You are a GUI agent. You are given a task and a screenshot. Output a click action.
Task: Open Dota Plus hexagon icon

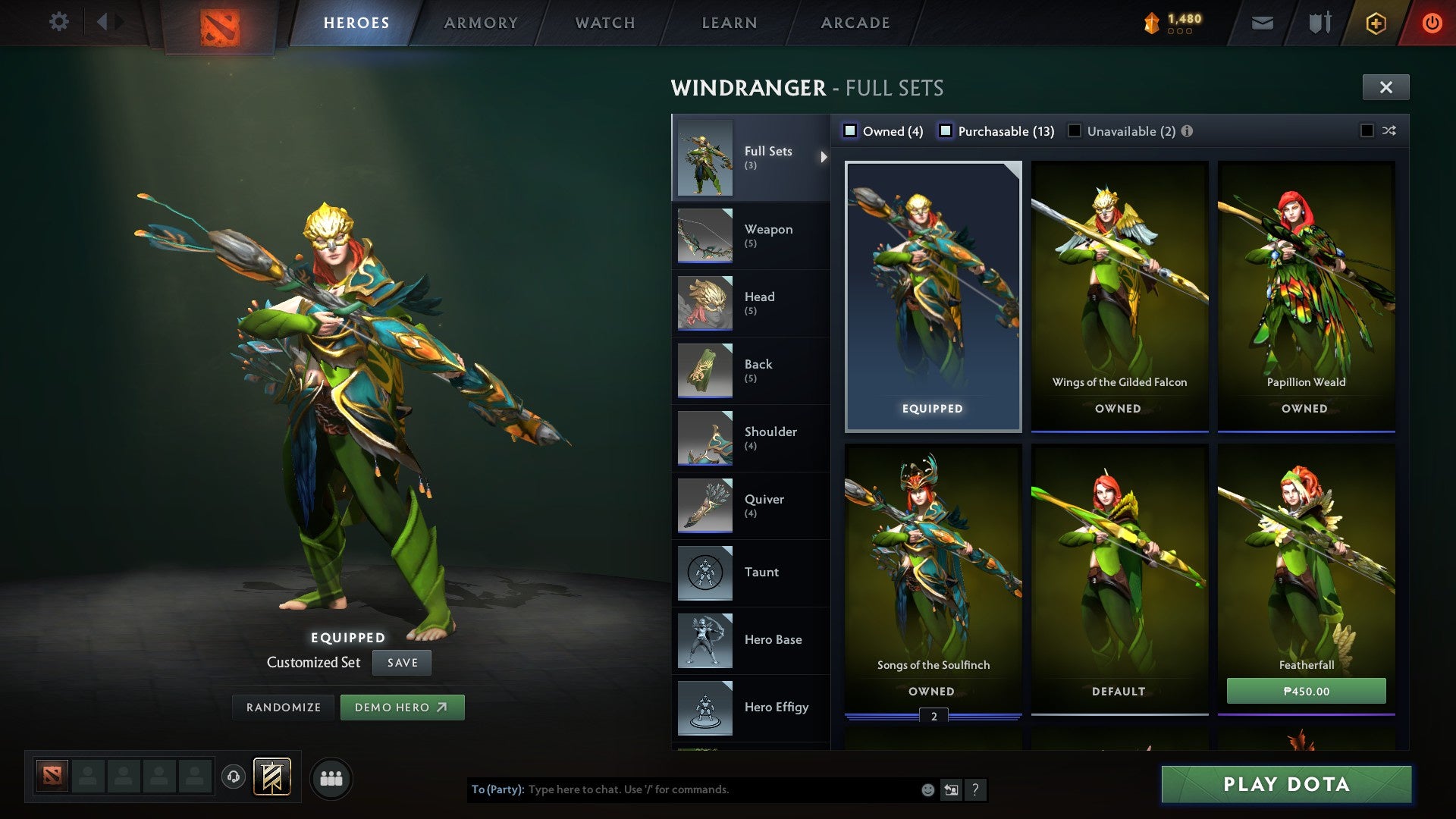pos(1375,23)
